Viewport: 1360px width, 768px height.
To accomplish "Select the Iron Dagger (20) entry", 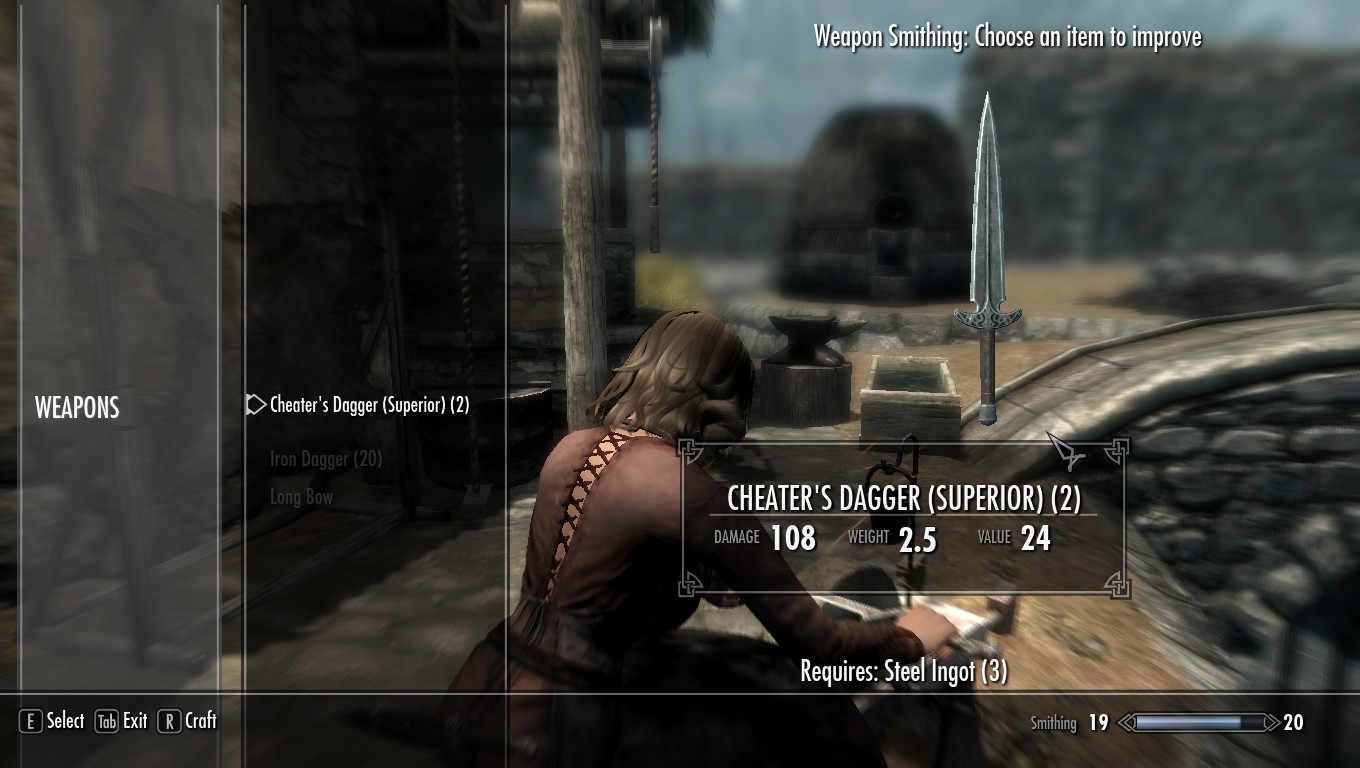I will pos(326,459).
